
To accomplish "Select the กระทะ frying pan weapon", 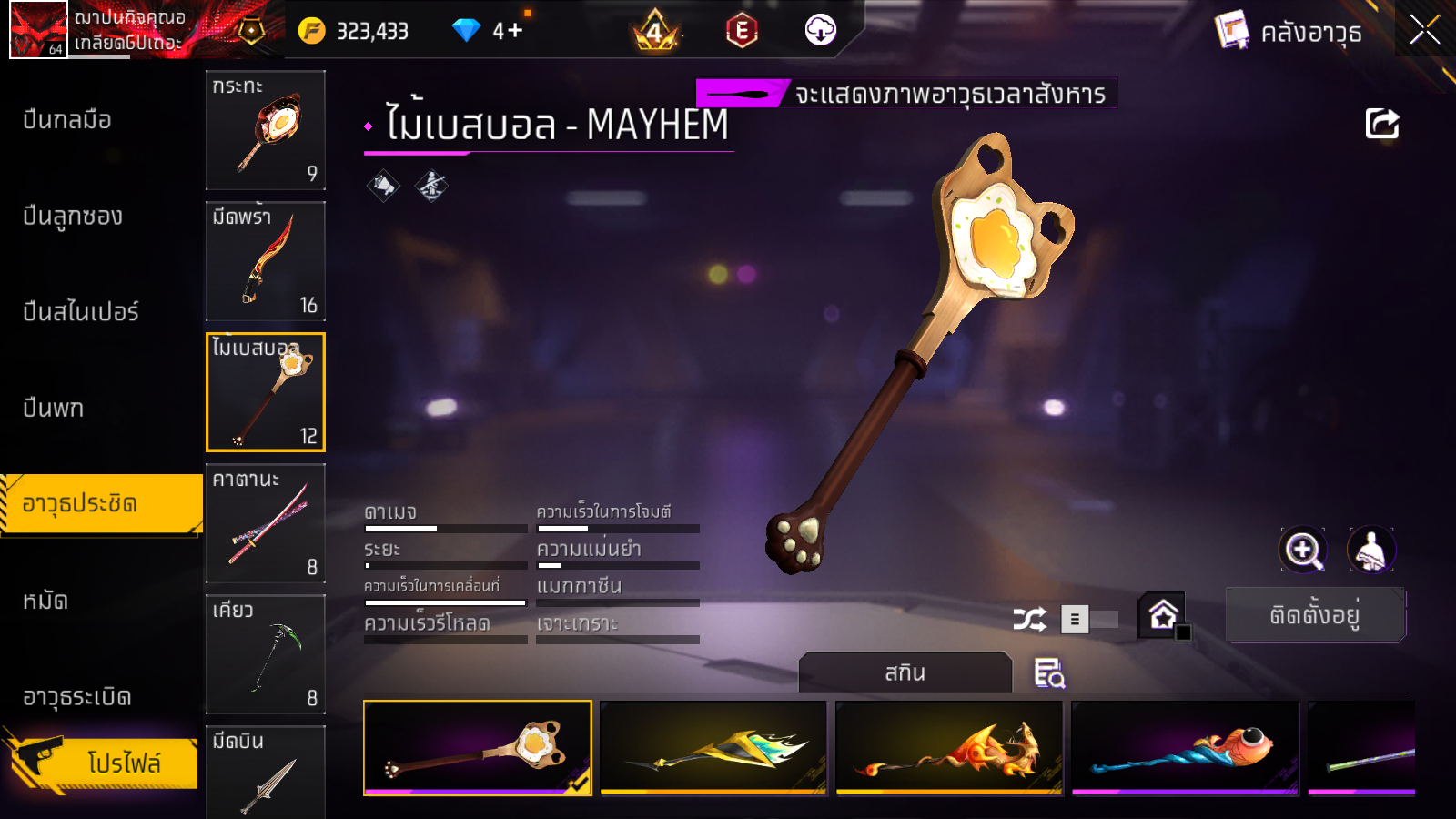I will pyautogui.click(x=266, y=130).
